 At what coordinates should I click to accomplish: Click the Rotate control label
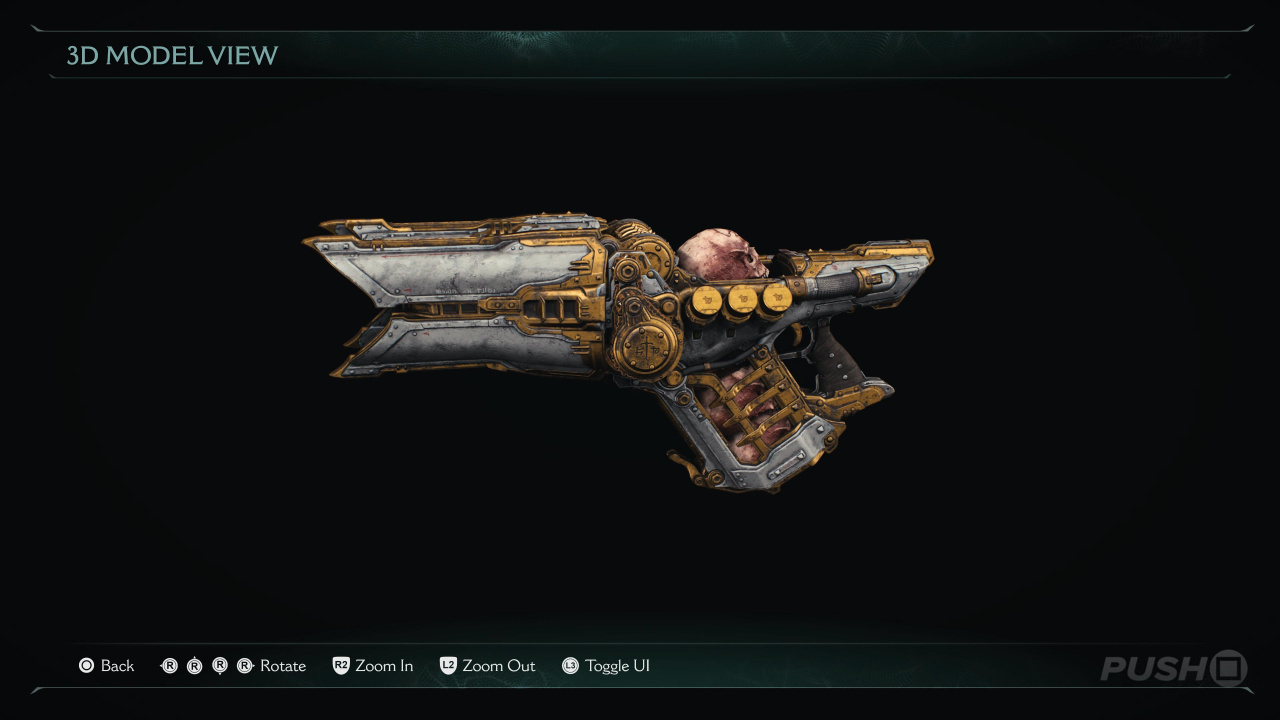[282, 666]
